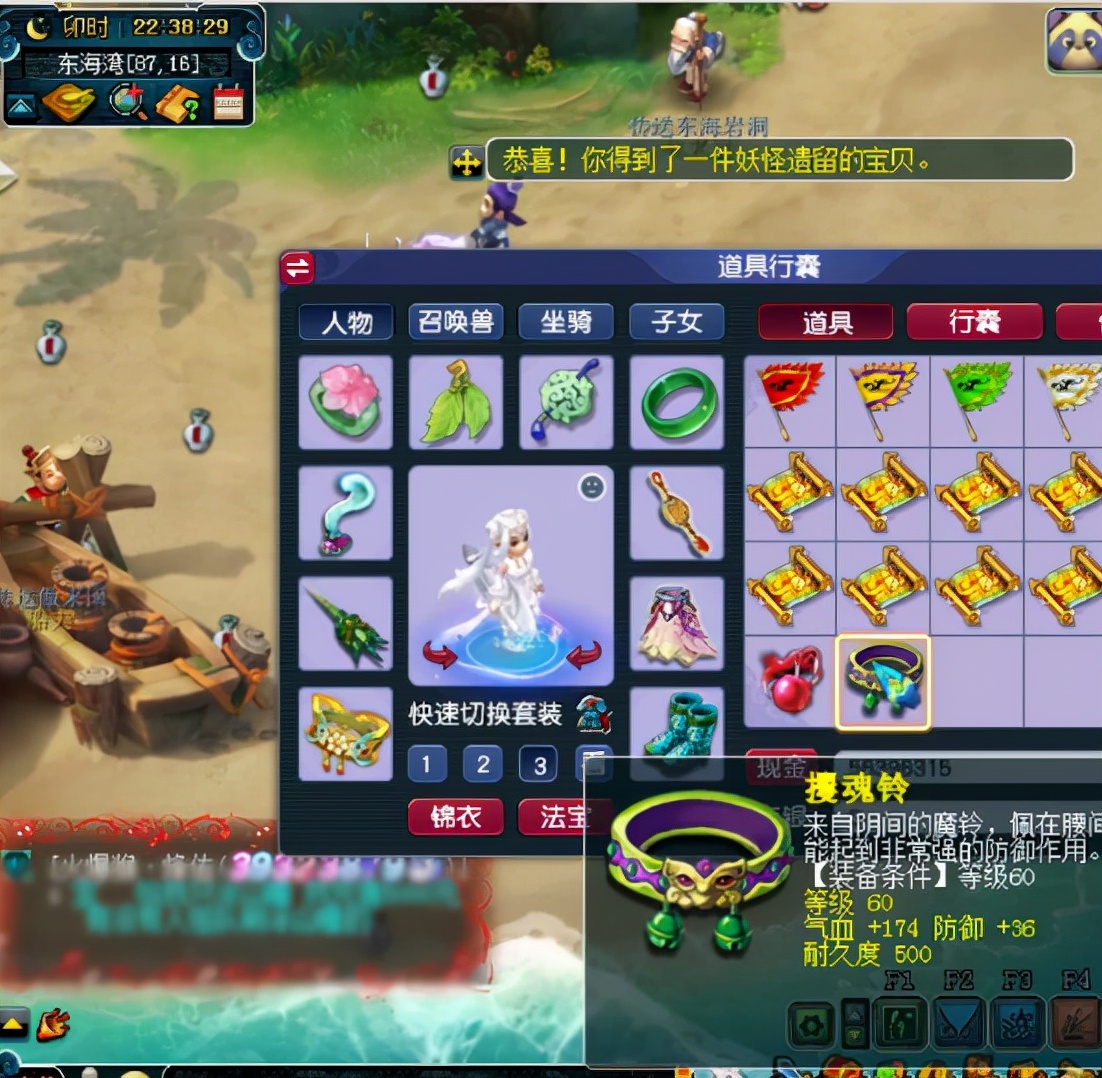Image resolution: width=1102 pixels, height=1078 pixels.
Task: Switch to quick outfit set 2
Action: click(482, 765)
